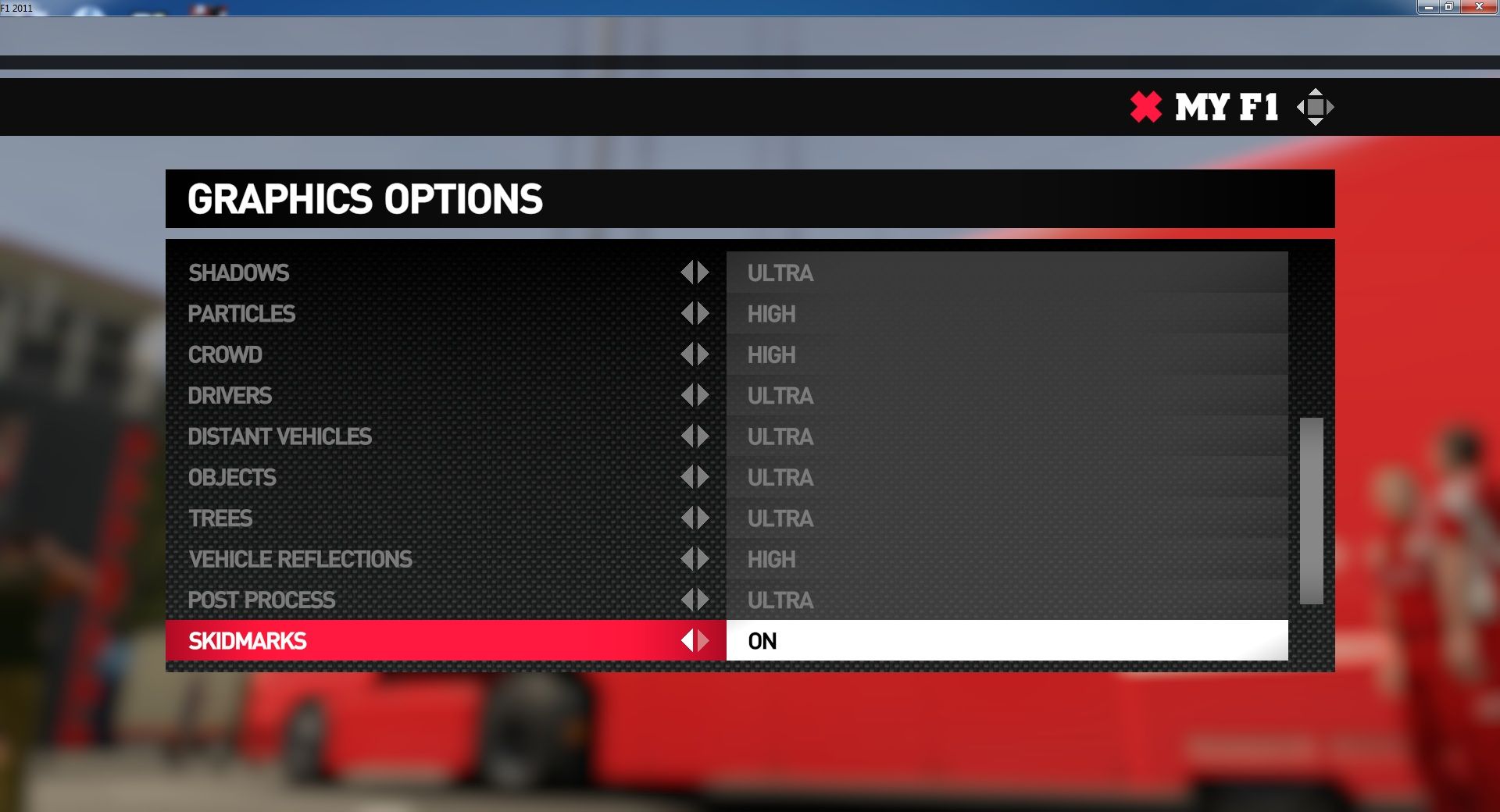
Task: Click the right arrow for Skidmarks
Action: click(703, 641)
